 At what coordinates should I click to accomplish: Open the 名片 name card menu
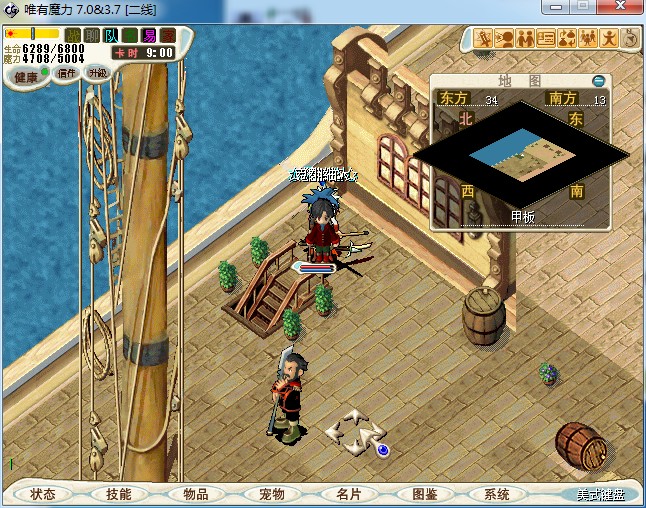348,494
